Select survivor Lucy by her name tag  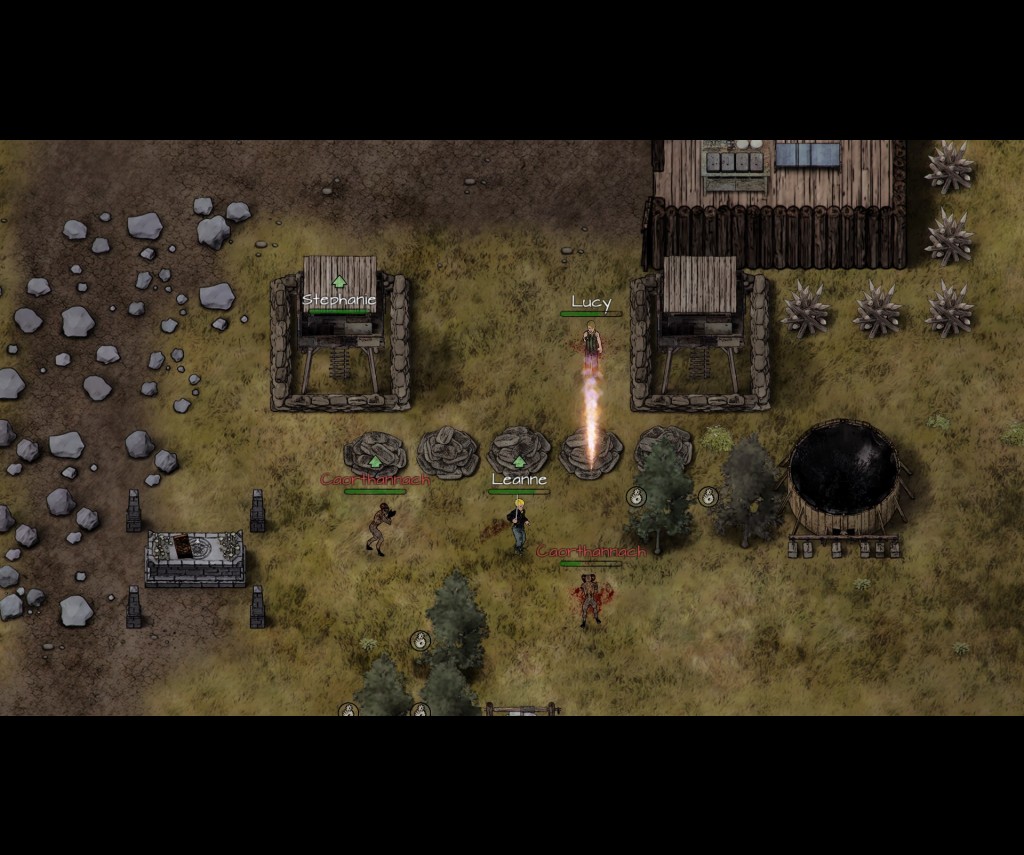click(591, 302)
